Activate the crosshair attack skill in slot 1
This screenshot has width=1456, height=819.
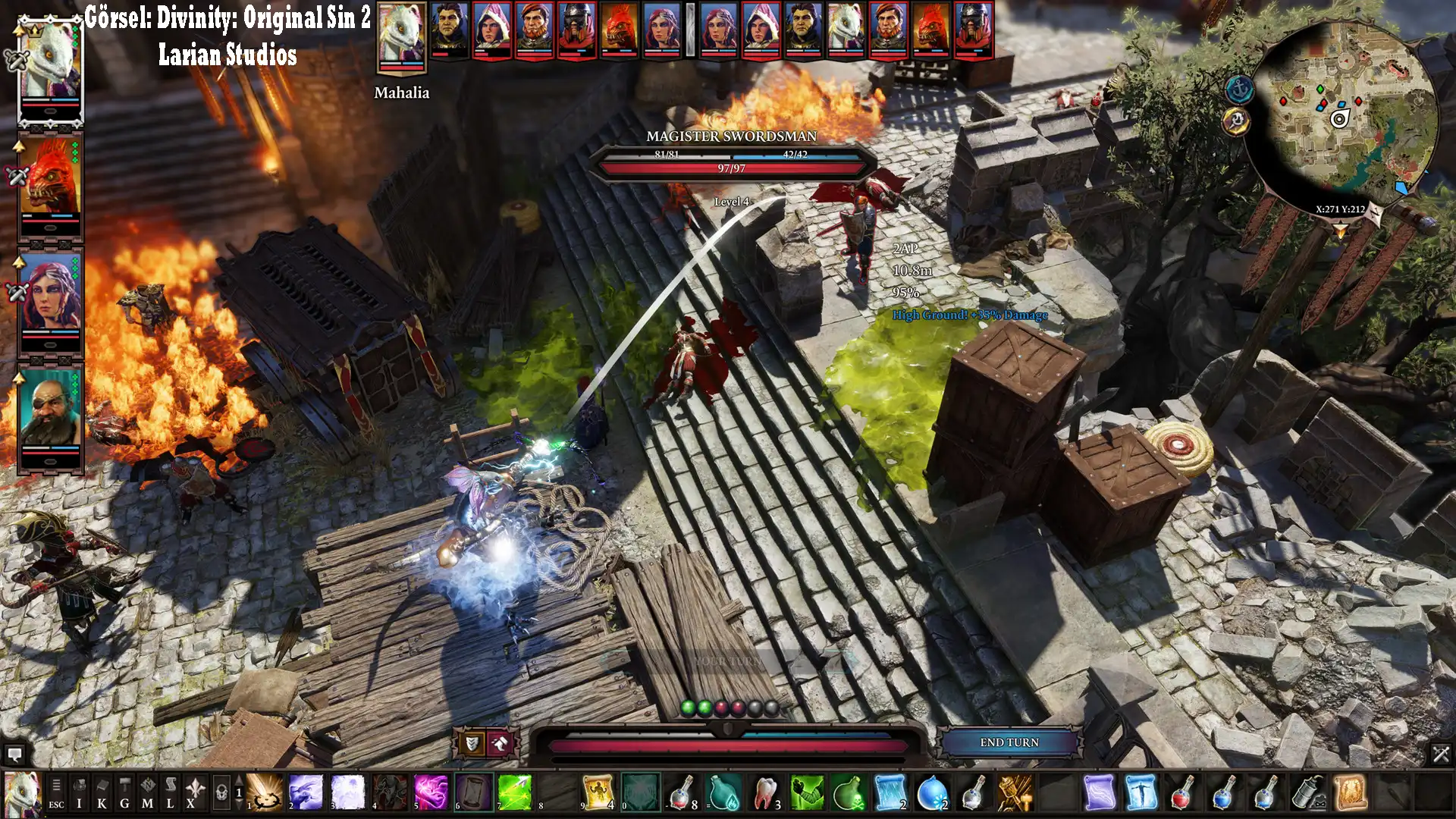[x=265, y=792]
